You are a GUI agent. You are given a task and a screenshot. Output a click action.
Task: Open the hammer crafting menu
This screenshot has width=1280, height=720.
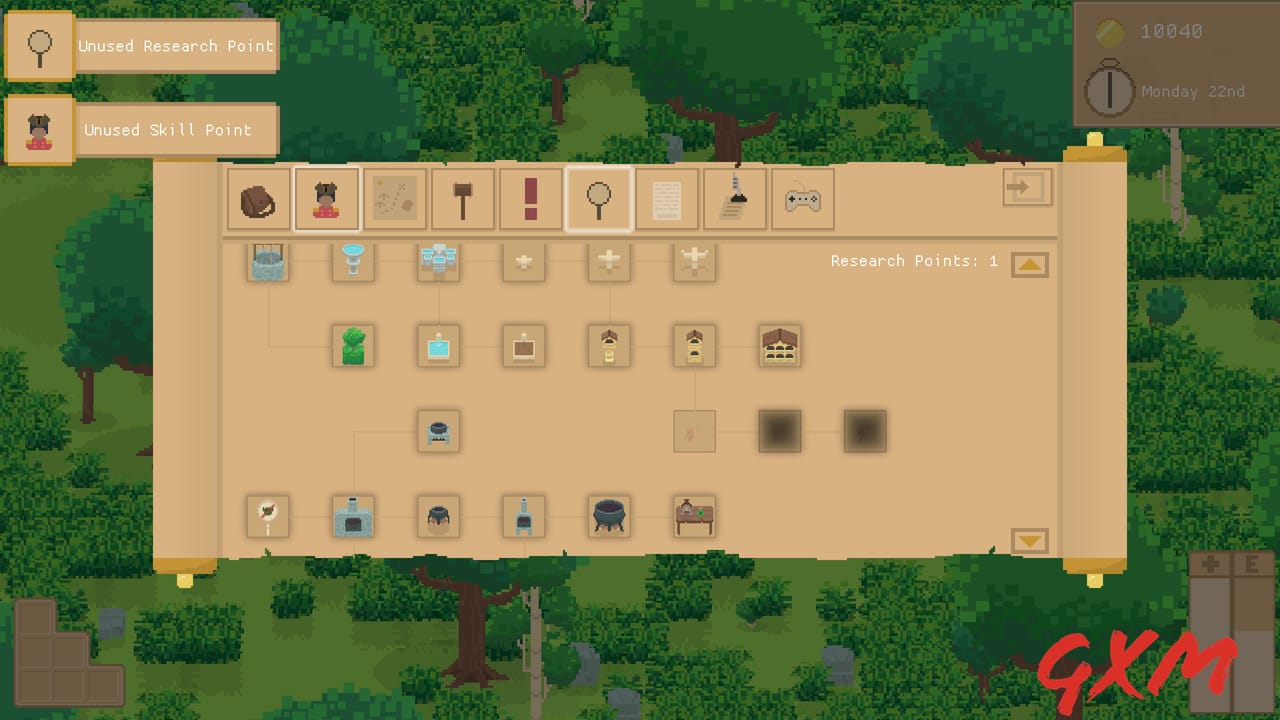pos(463,199)
